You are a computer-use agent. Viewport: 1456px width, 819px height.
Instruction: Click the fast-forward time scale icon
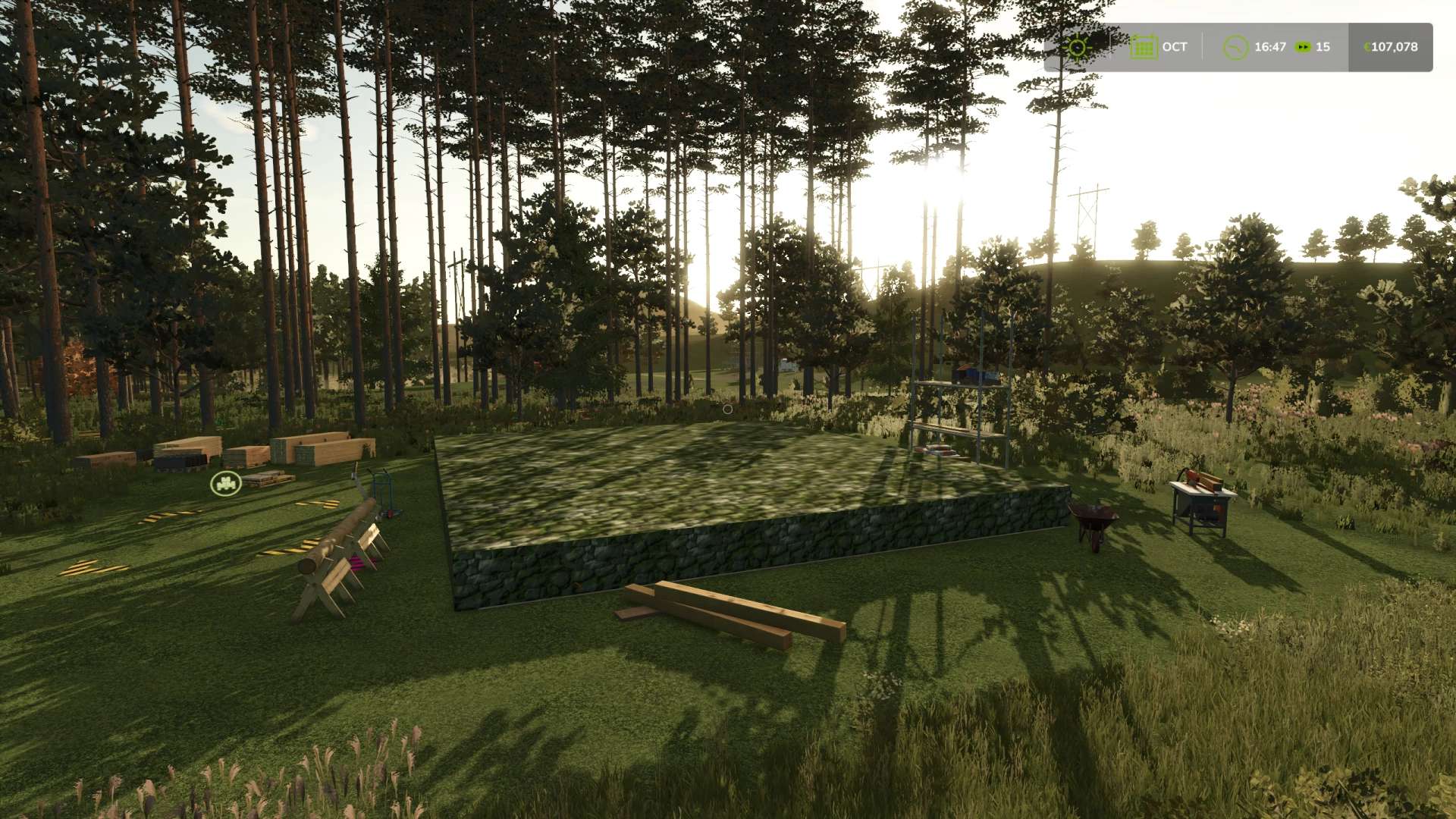point(1303,47)
